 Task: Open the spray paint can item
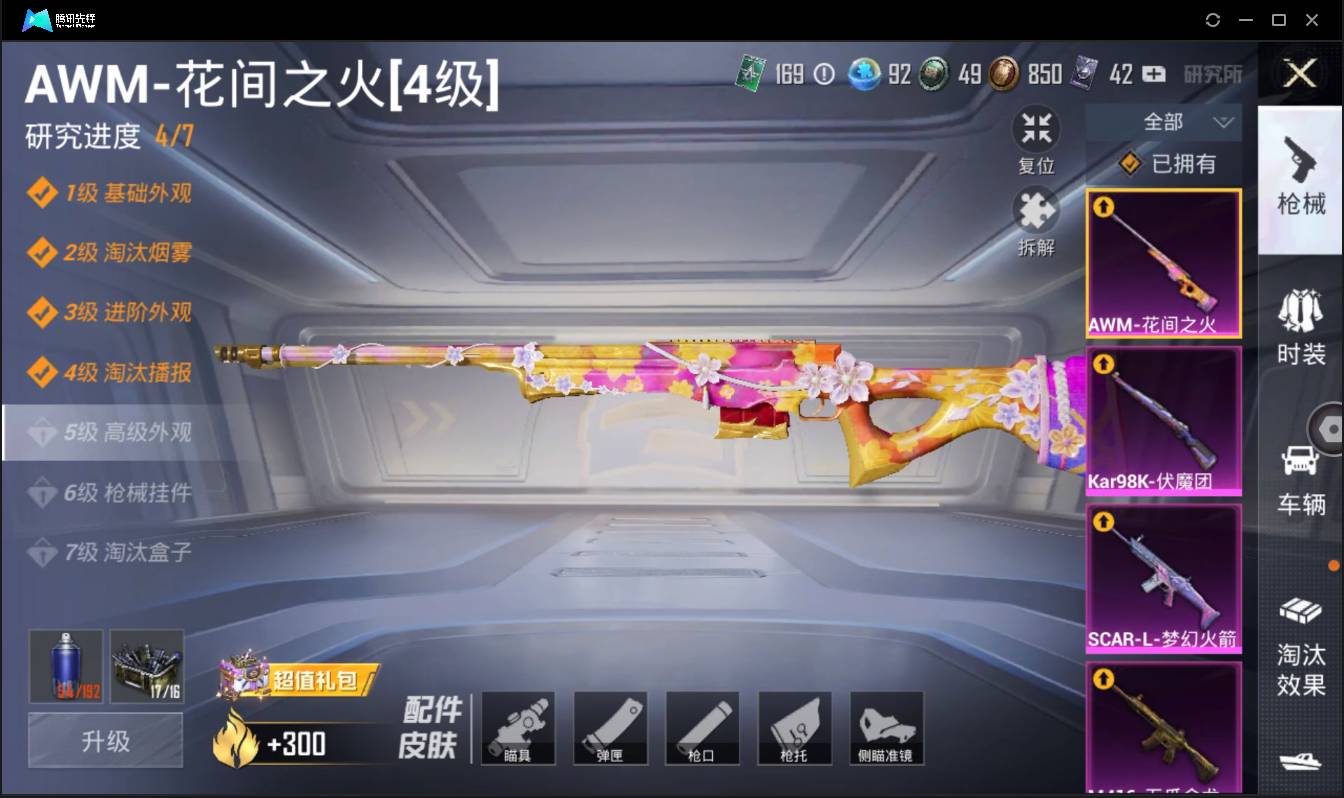(x=65, y=665)
